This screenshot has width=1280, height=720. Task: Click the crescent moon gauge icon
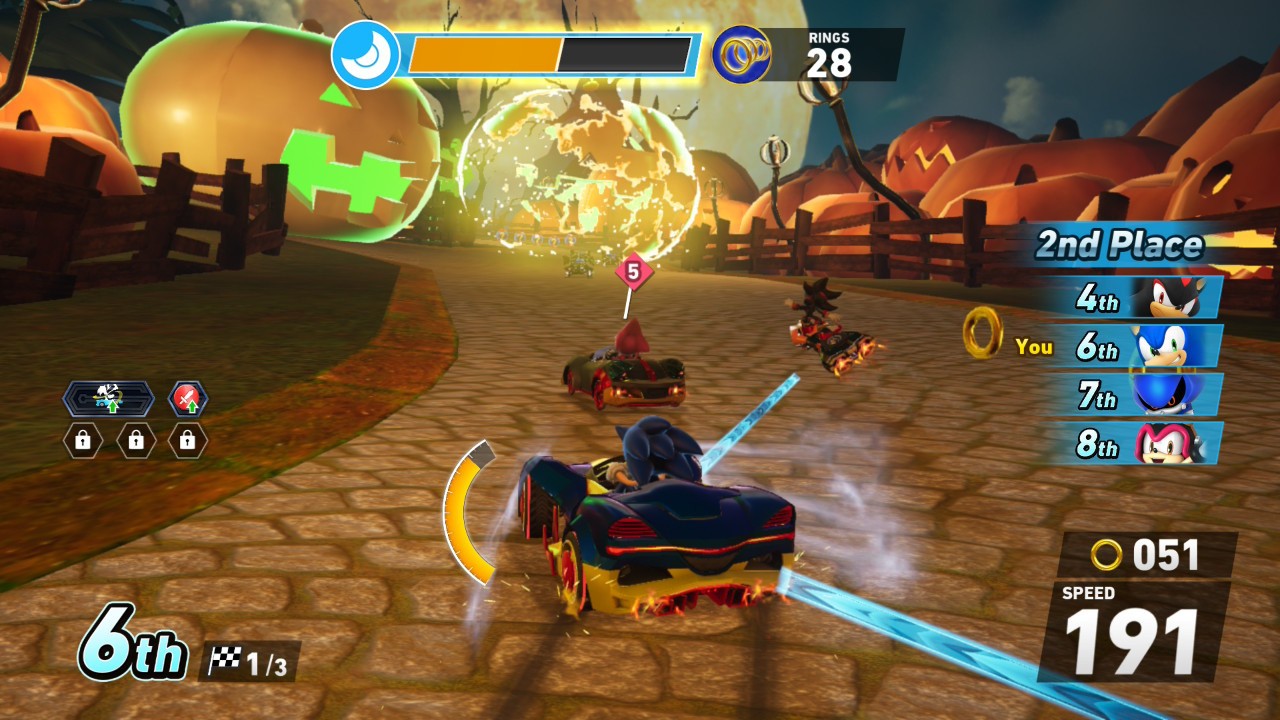click(x=365, y=55)
